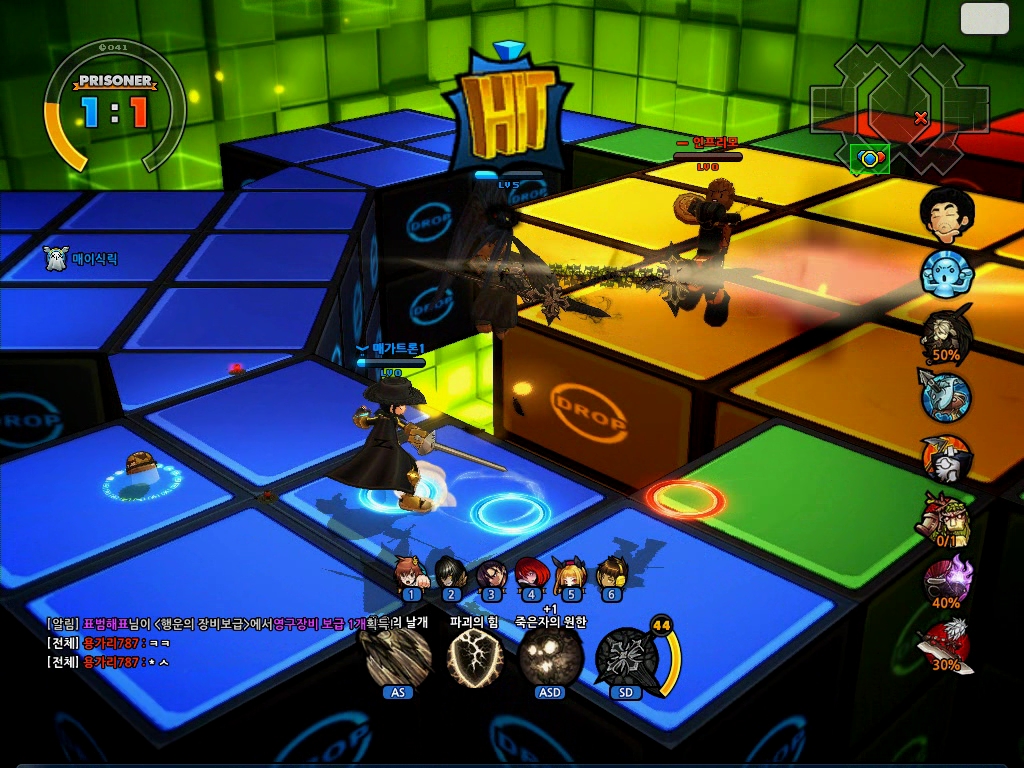The width and height of the screenshot is (1024, 768).
Task: Trigger the glowing skull skill labeled ASD
Action: 550,657
